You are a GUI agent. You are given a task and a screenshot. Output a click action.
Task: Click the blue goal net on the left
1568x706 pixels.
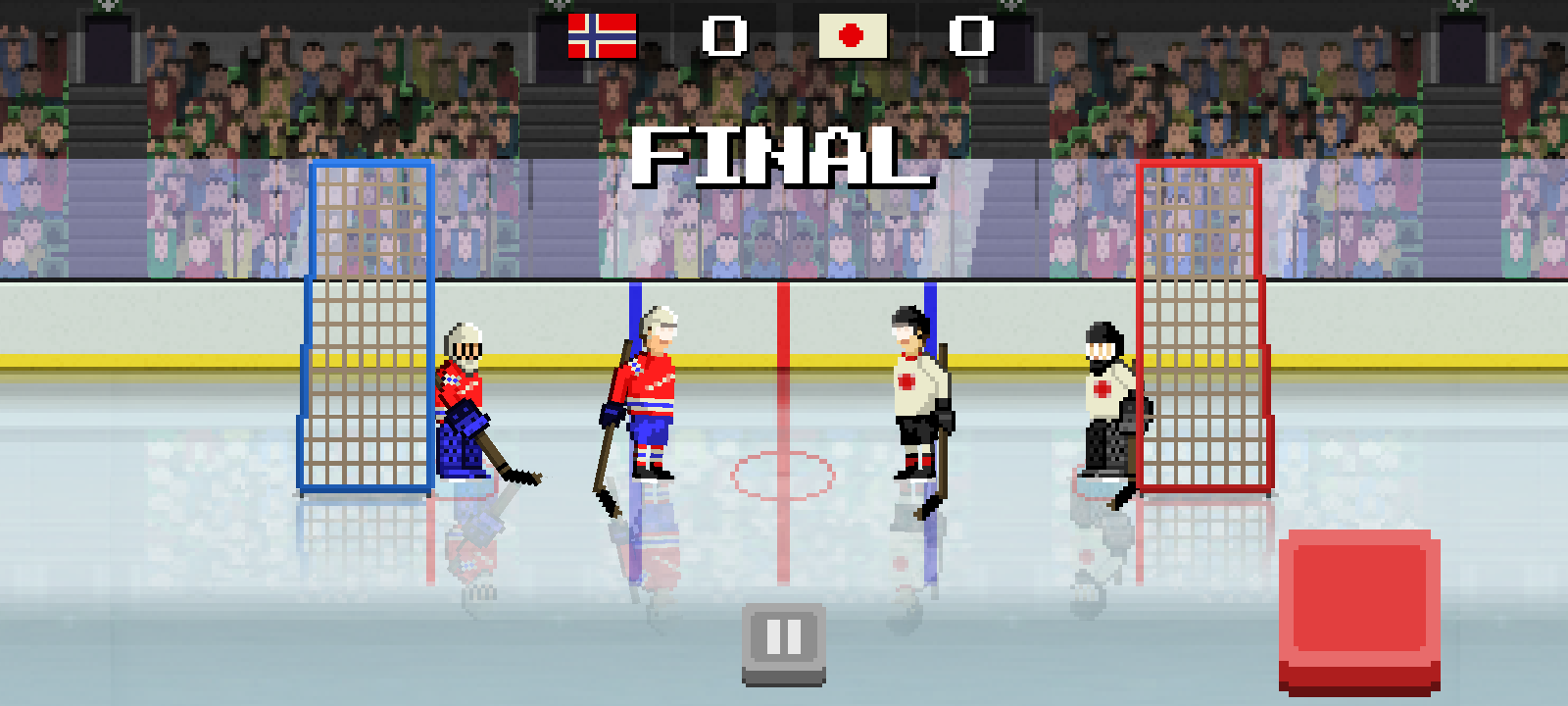[367, 324]
